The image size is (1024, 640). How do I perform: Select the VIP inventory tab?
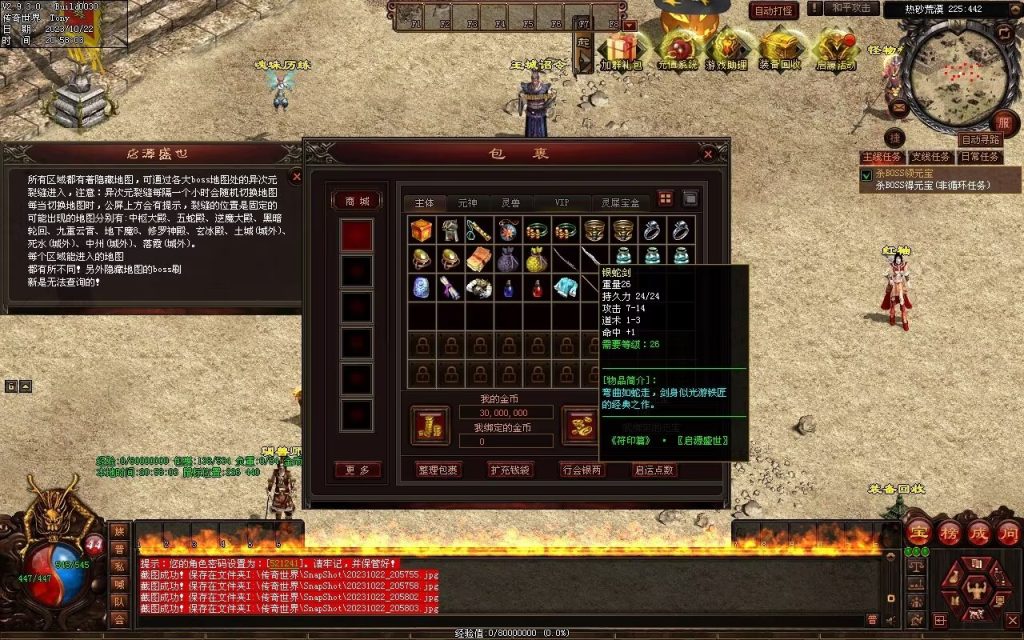click(565, 202)
